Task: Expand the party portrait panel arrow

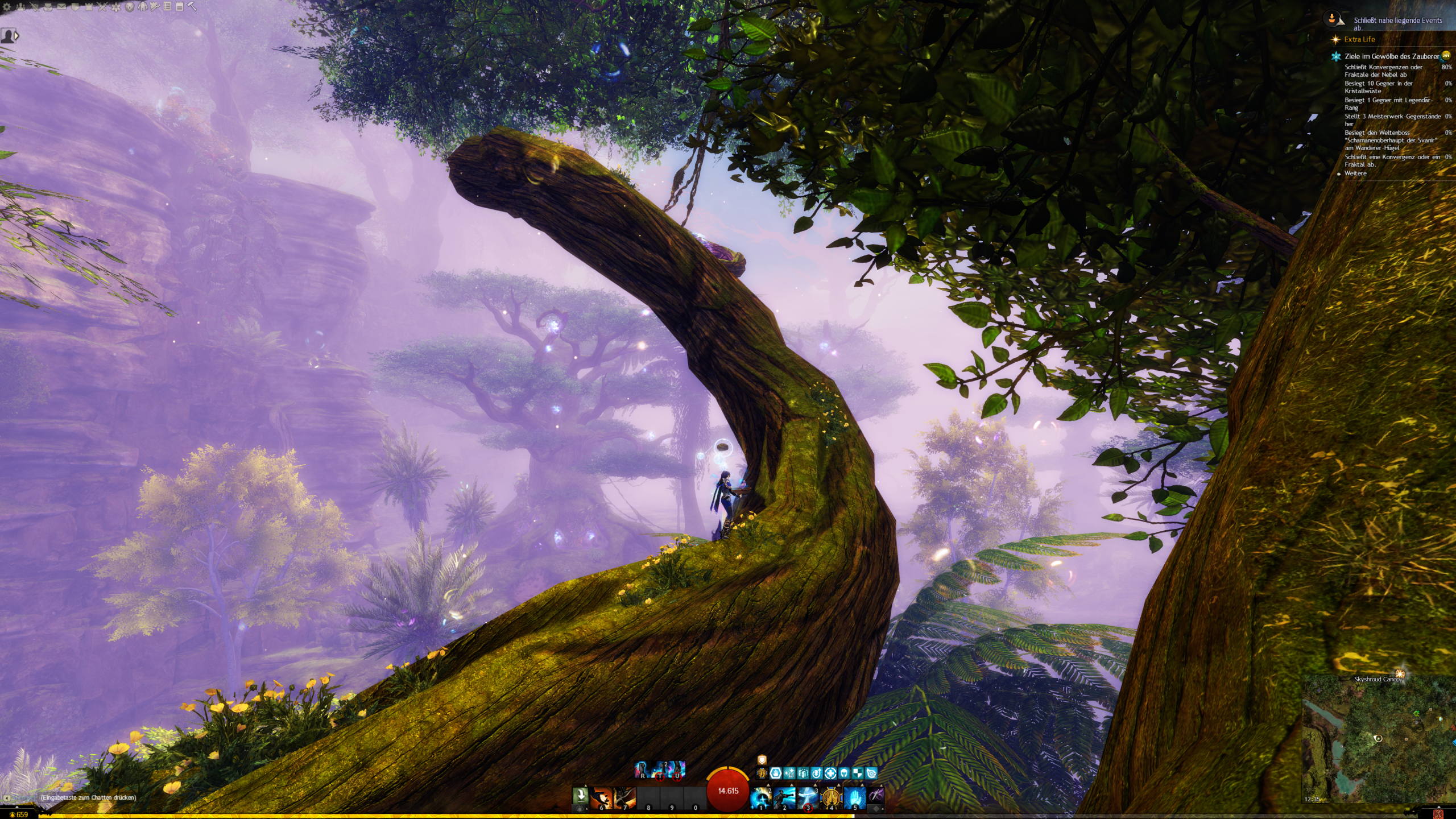Action: point(17,36)
